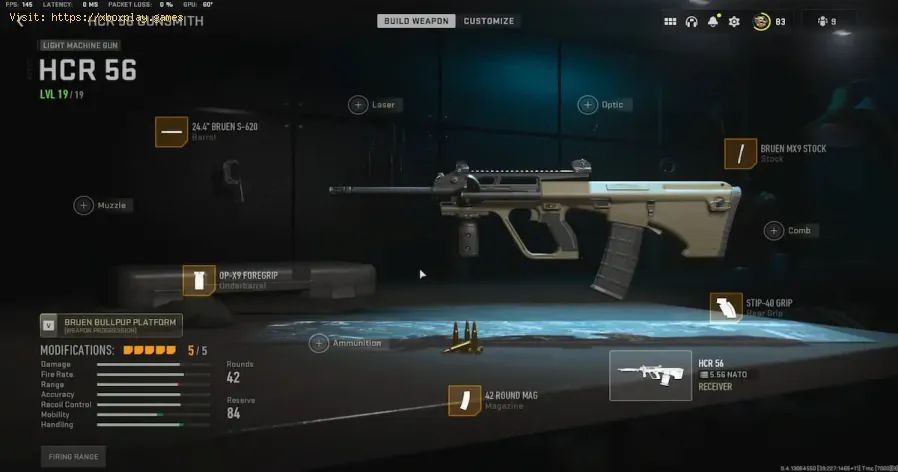The image size is (898, 472).
Task: Select the 42 Round Mag magazine slot
Action: (463, 400)
